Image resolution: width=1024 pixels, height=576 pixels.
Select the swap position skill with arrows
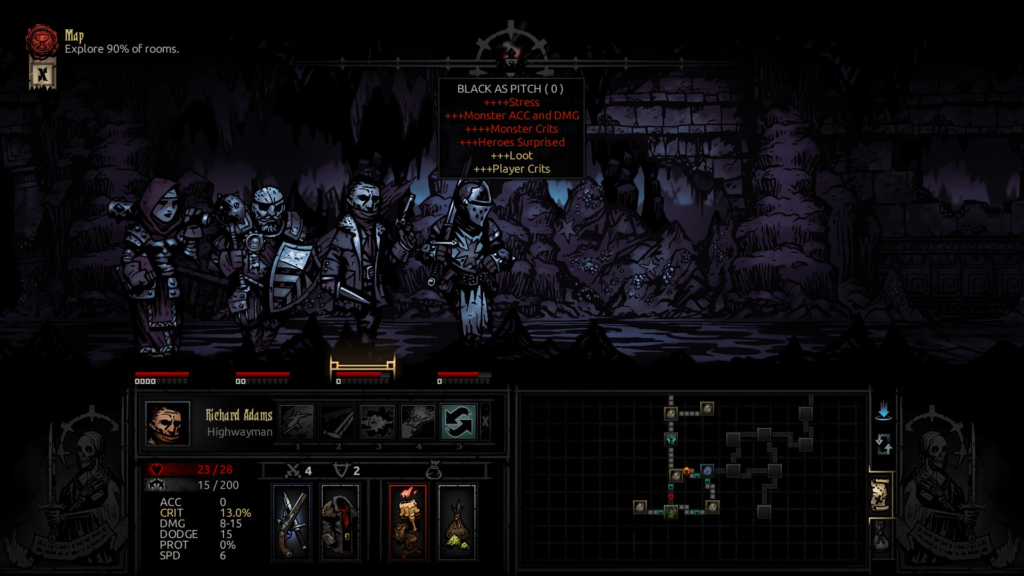(x=458, y=422)
